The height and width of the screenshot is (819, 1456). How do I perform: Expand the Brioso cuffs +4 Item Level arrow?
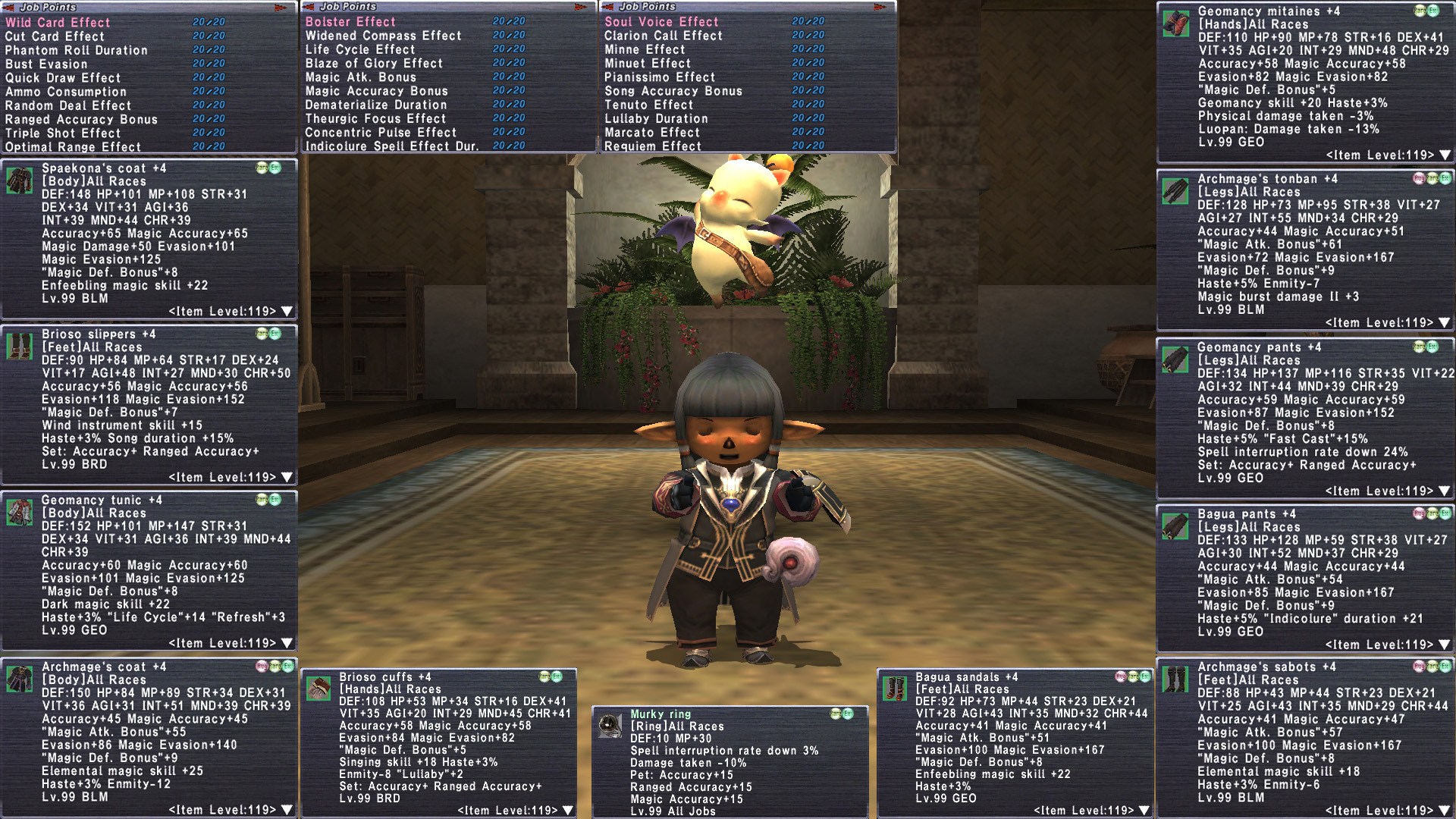tap(567, 811)
